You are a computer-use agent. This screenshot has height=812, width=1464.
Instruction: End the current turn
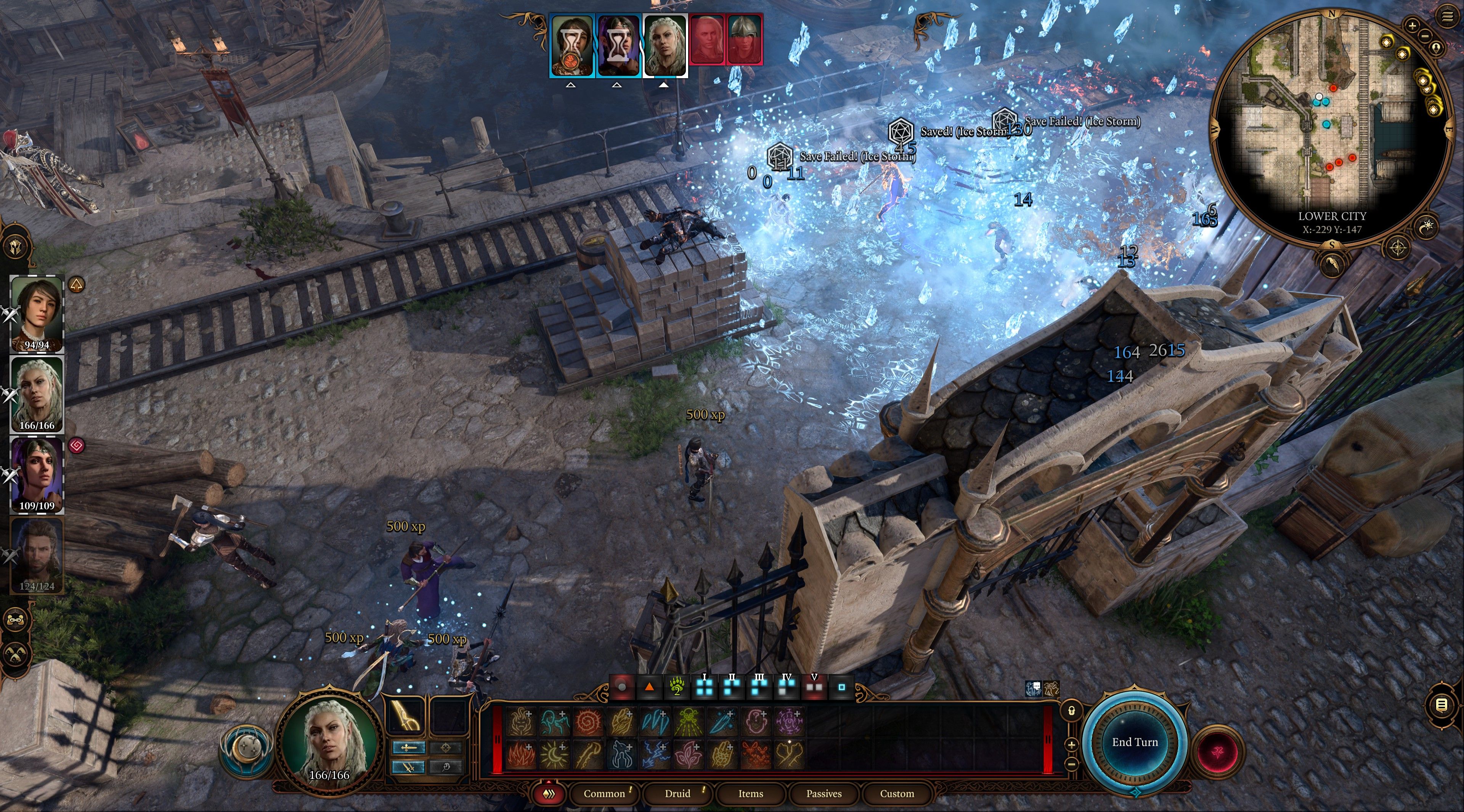(x=1134, y=742)
